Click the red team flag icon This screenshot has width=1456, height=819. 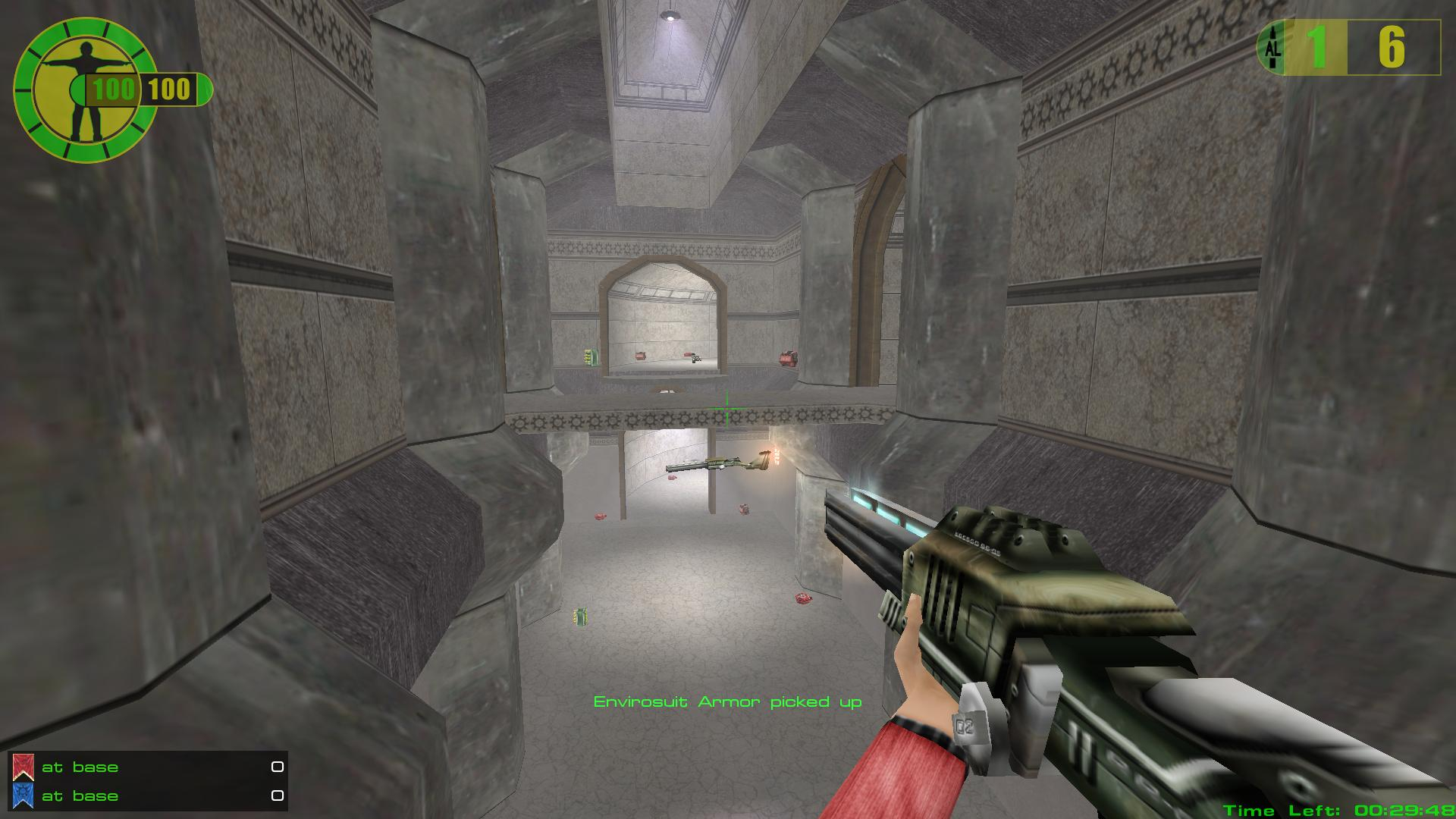pos(23,767)
